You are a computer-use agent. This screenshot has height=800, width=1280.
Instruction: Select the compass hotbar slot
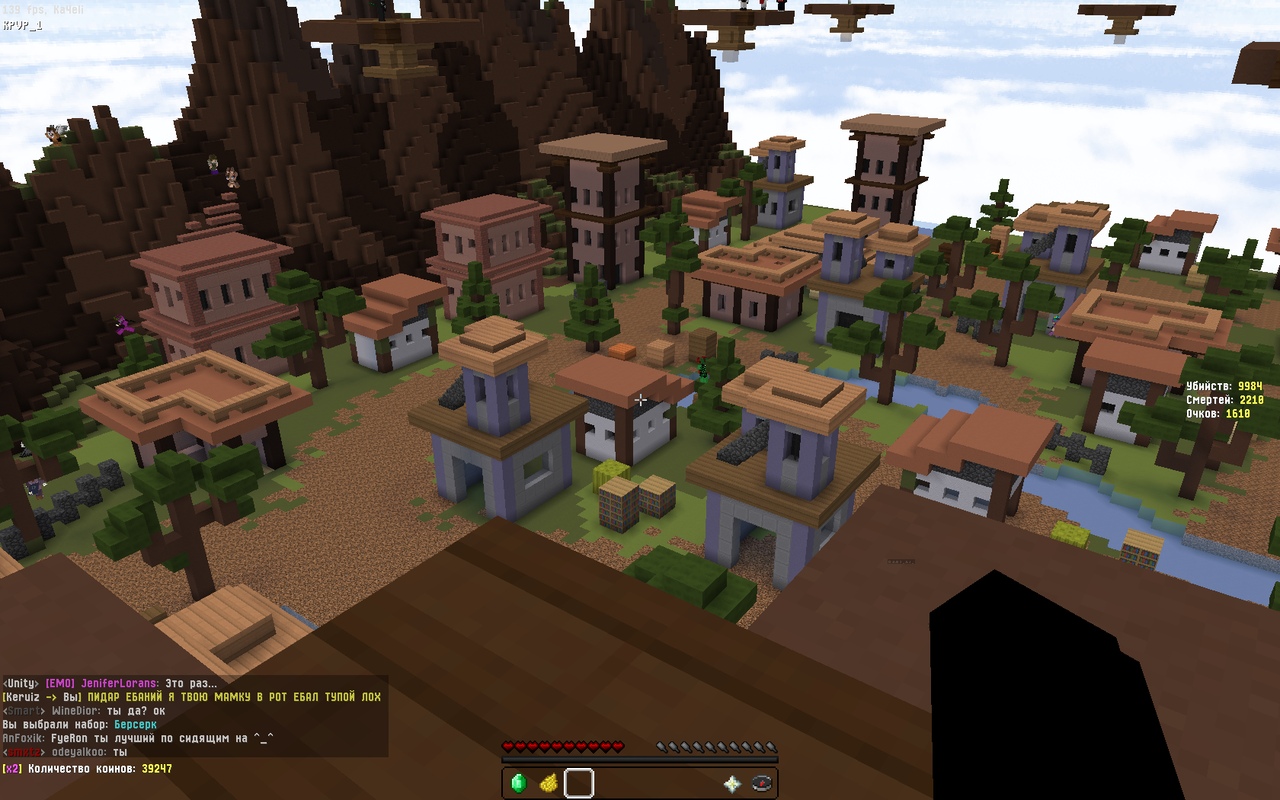pos(761,784)
